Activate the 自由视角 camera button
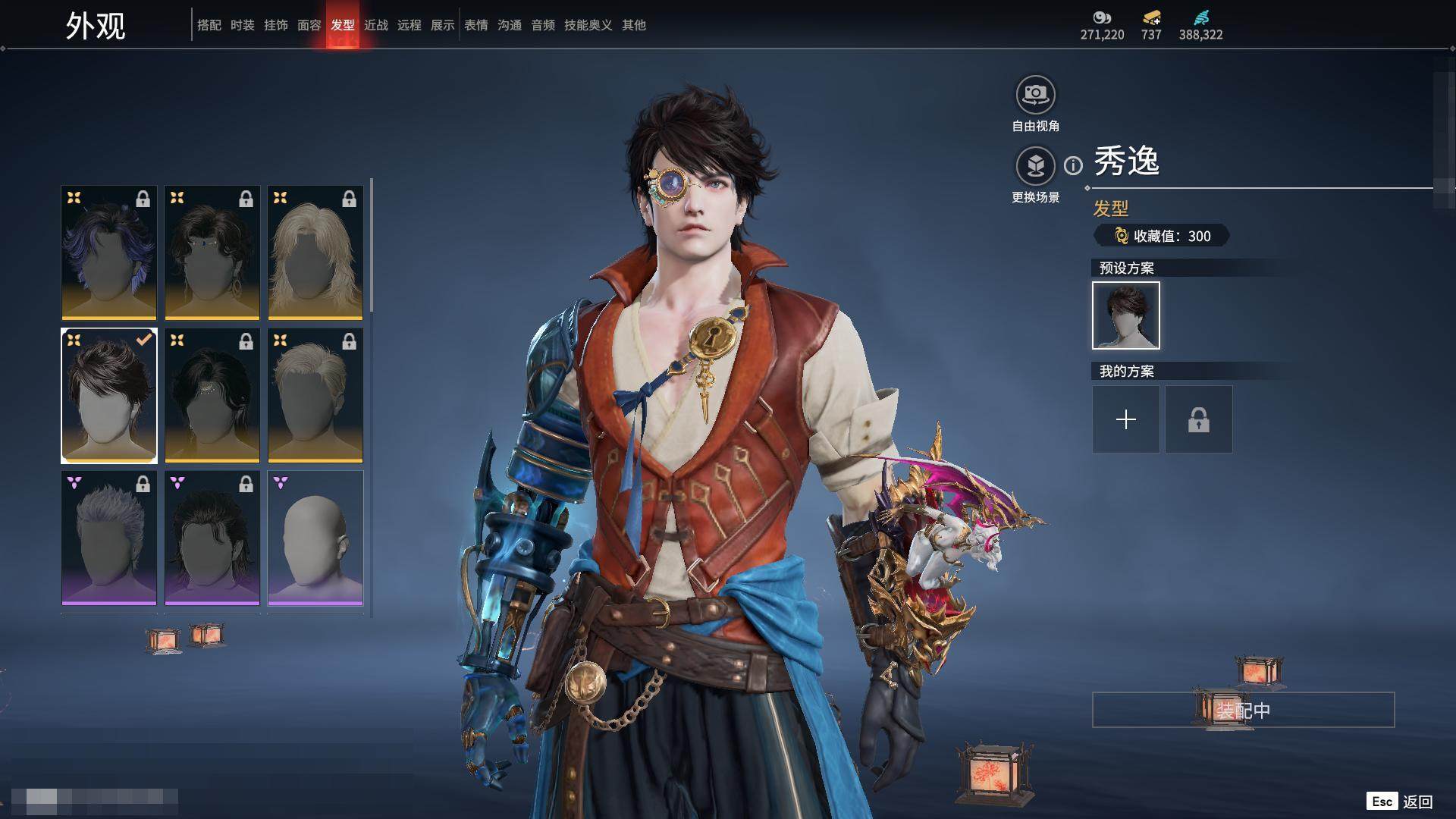The height and width of the screenshot is (819, 1456). click(x=1035, y=96)
